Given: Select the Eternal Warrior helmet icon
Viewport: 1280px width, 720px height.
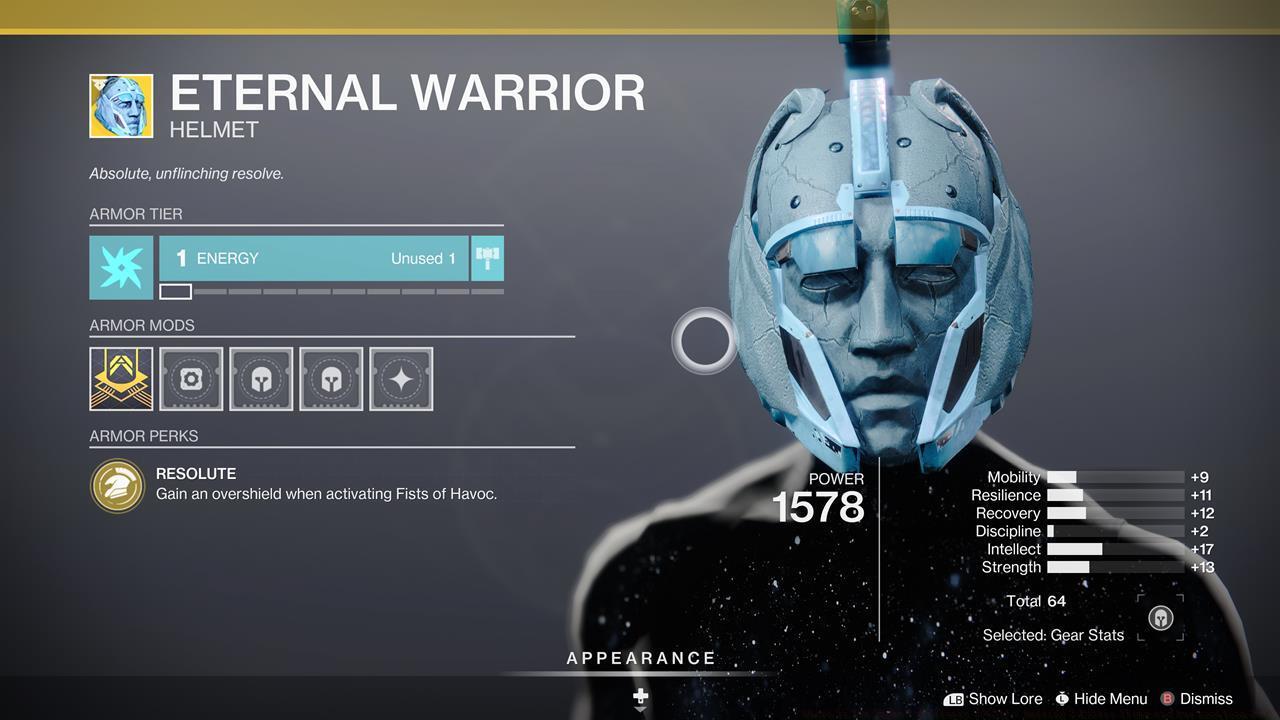Looking at the screenshot, I should click(x=121, y=106).
